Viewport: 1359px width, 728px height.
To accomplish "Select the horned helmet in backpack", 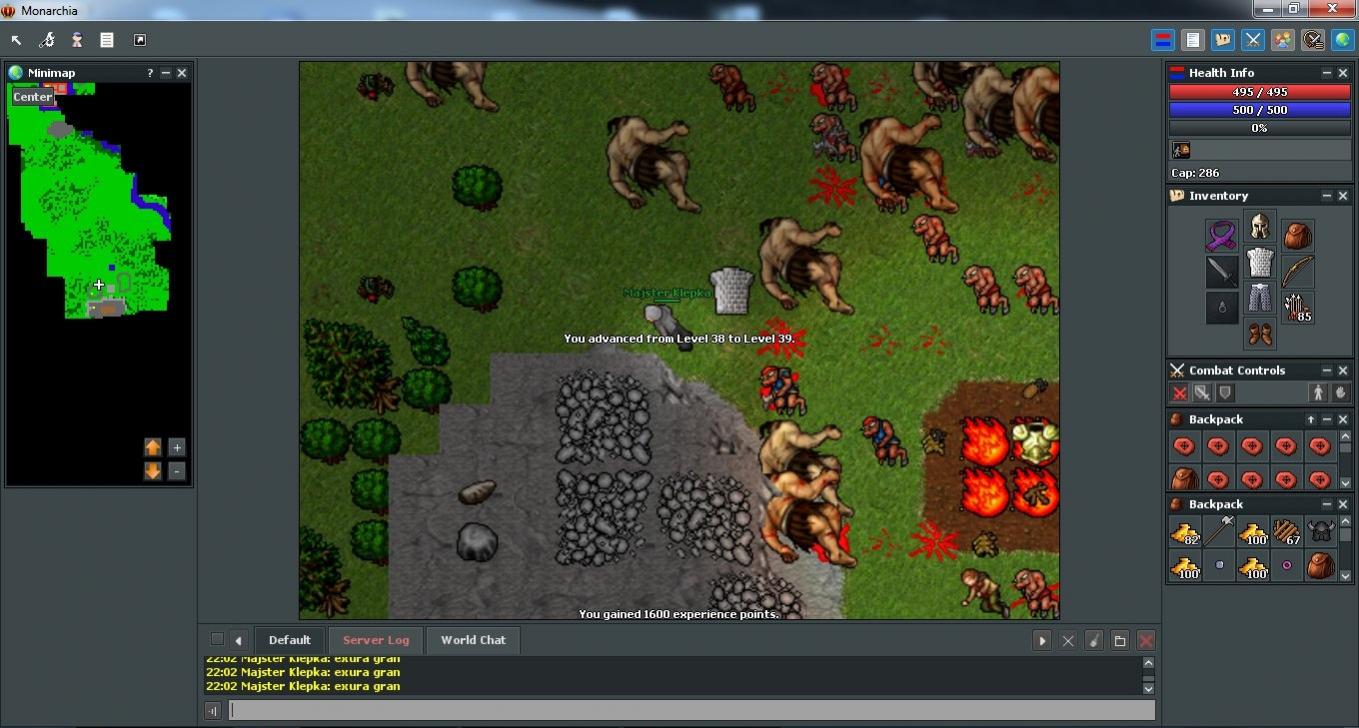I will (1321, 531).
